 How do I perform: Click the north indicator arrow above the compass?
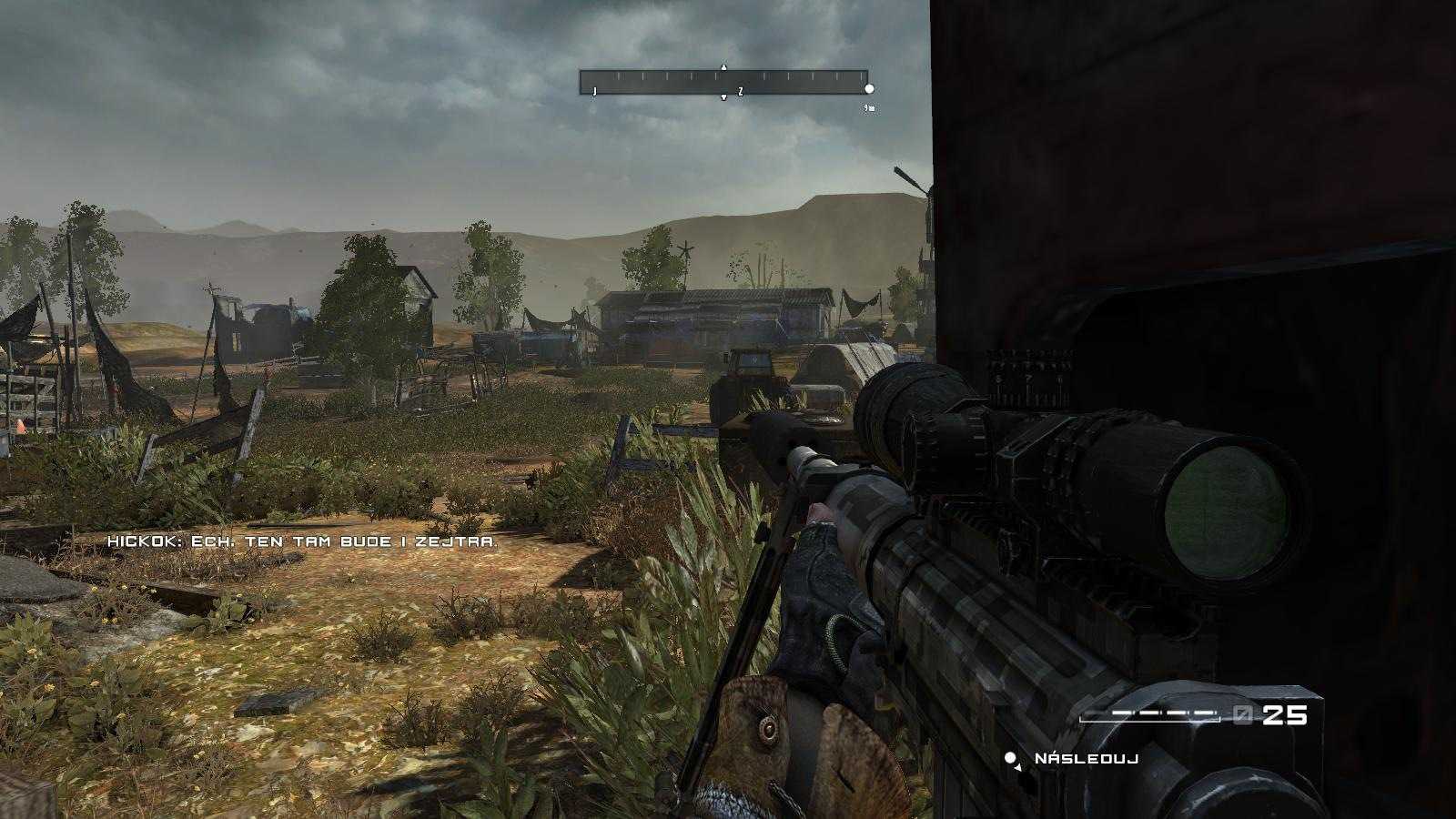click(723, 66)
